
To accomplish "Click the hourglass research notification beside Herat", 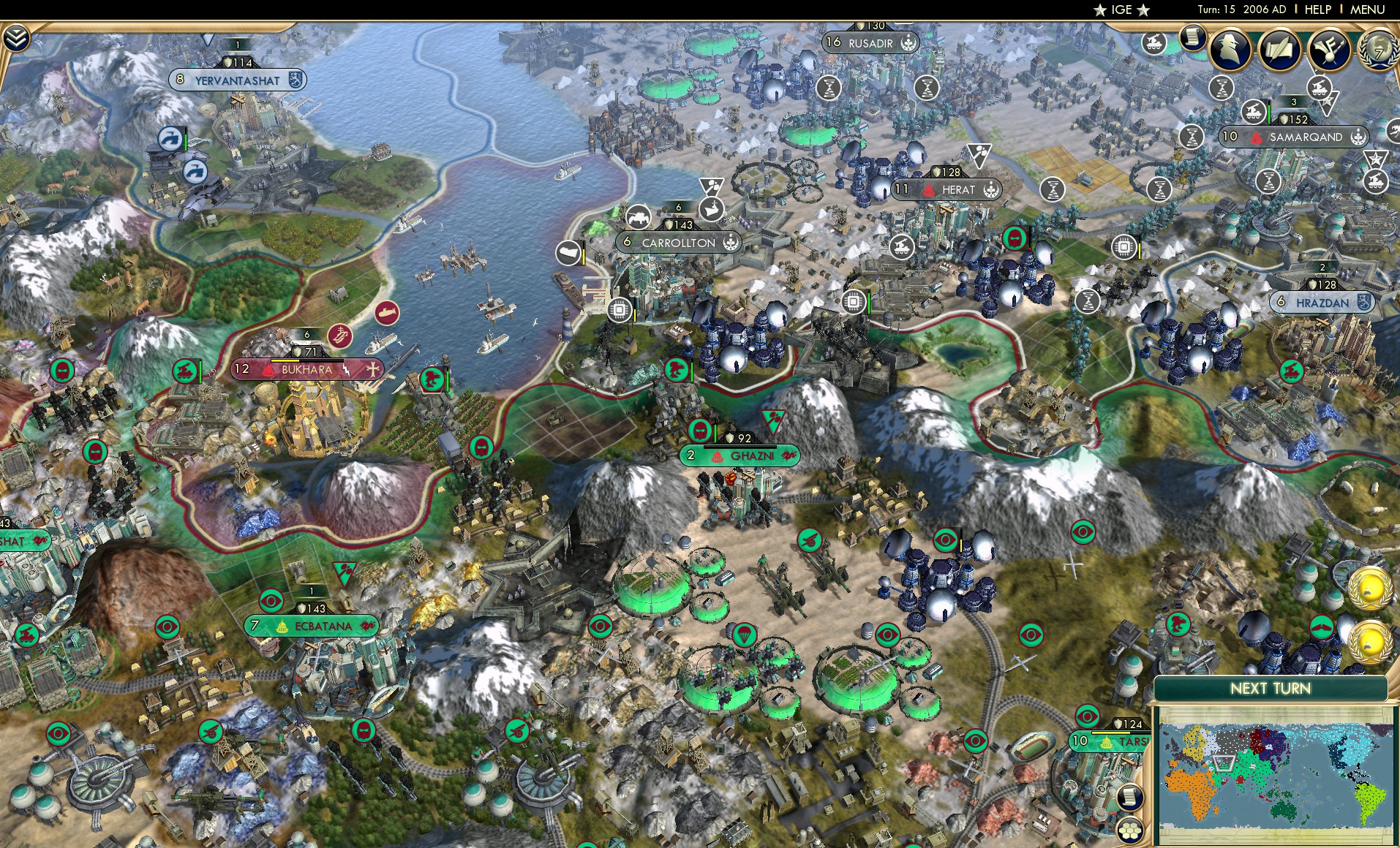I will (x=1053, y=190).
